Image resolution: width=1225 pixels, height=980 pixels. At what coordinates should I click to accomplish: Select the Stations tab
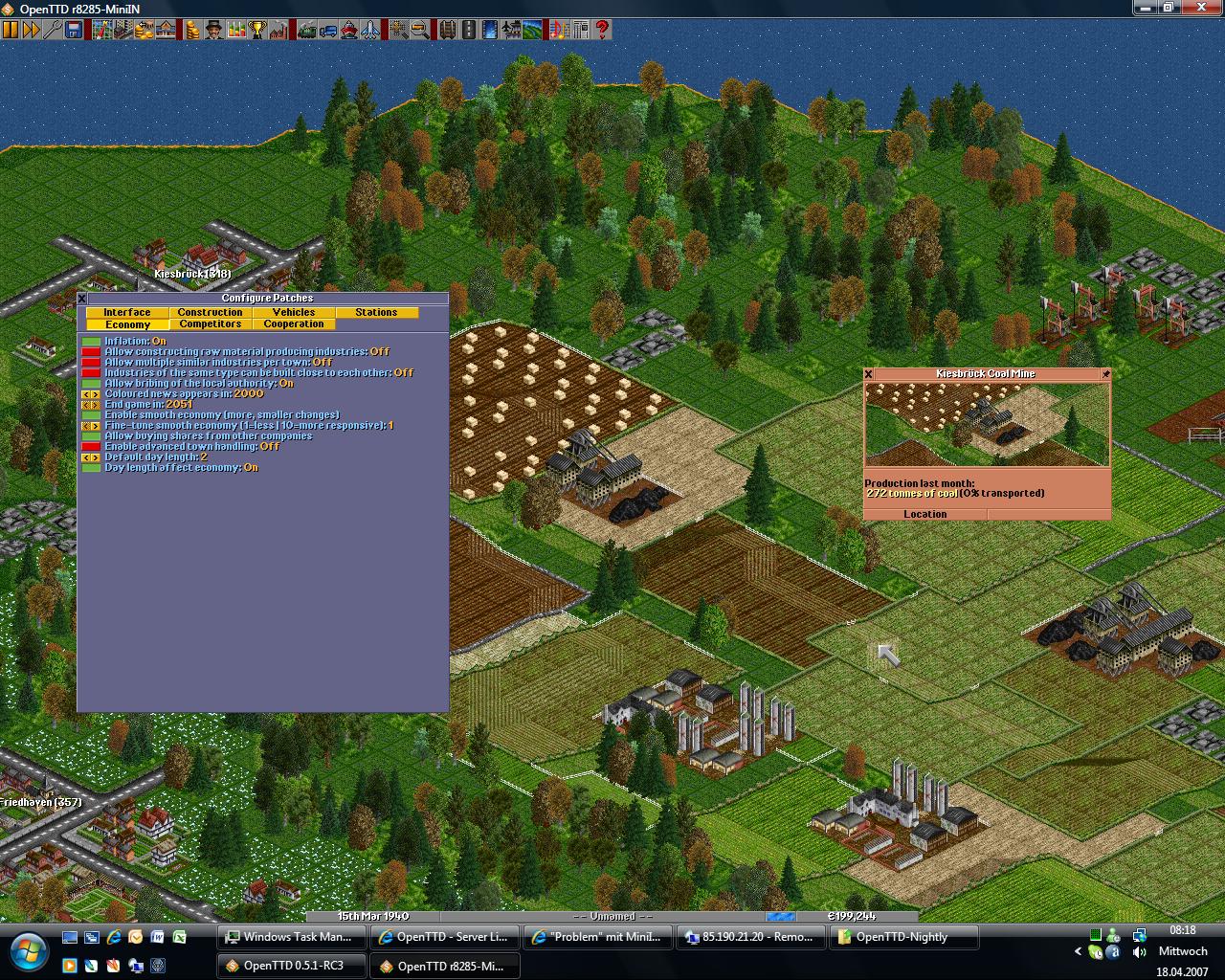376,312
